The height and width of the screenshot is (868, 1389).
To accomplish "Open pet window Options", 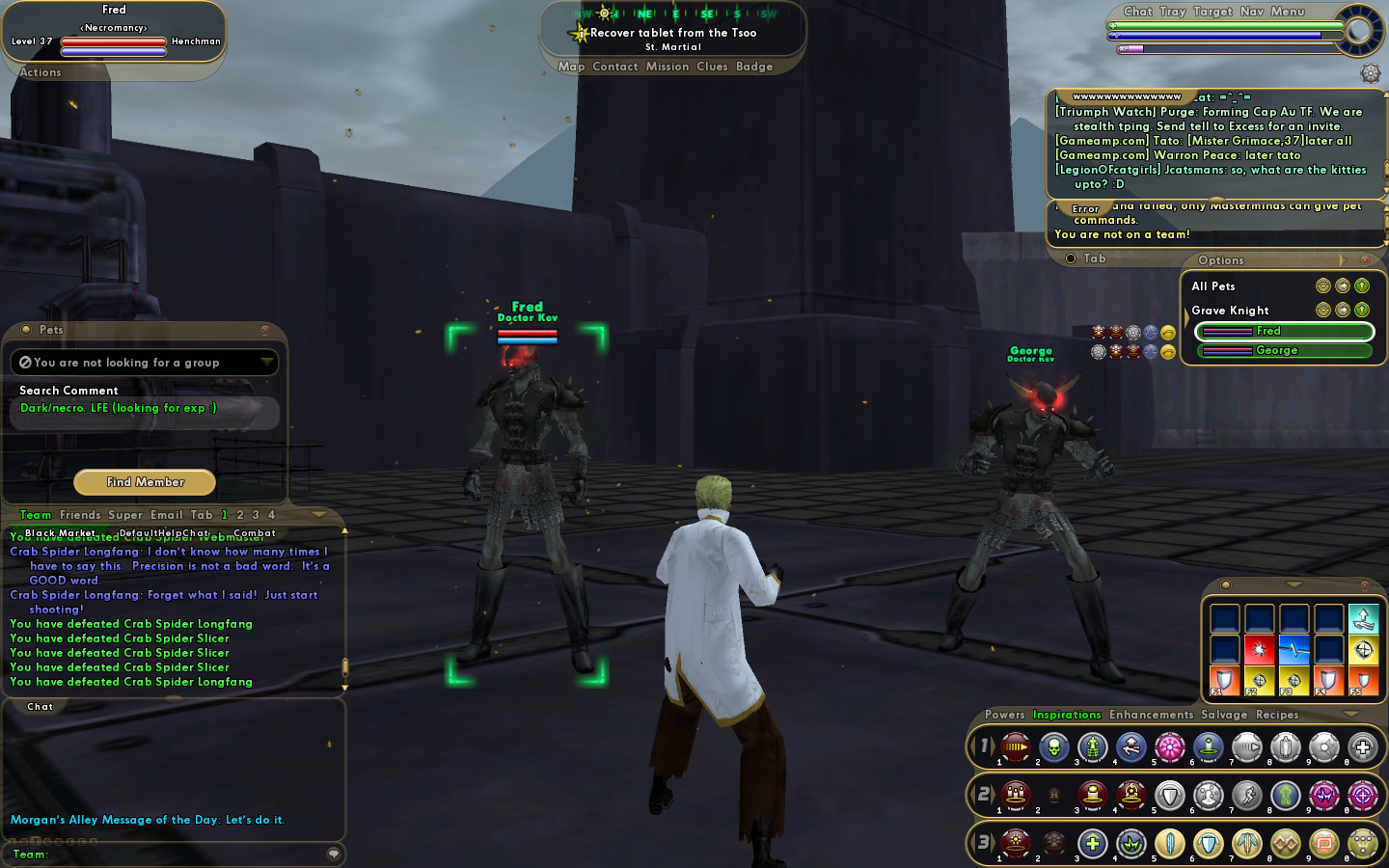I will [x=1221, y=260].
